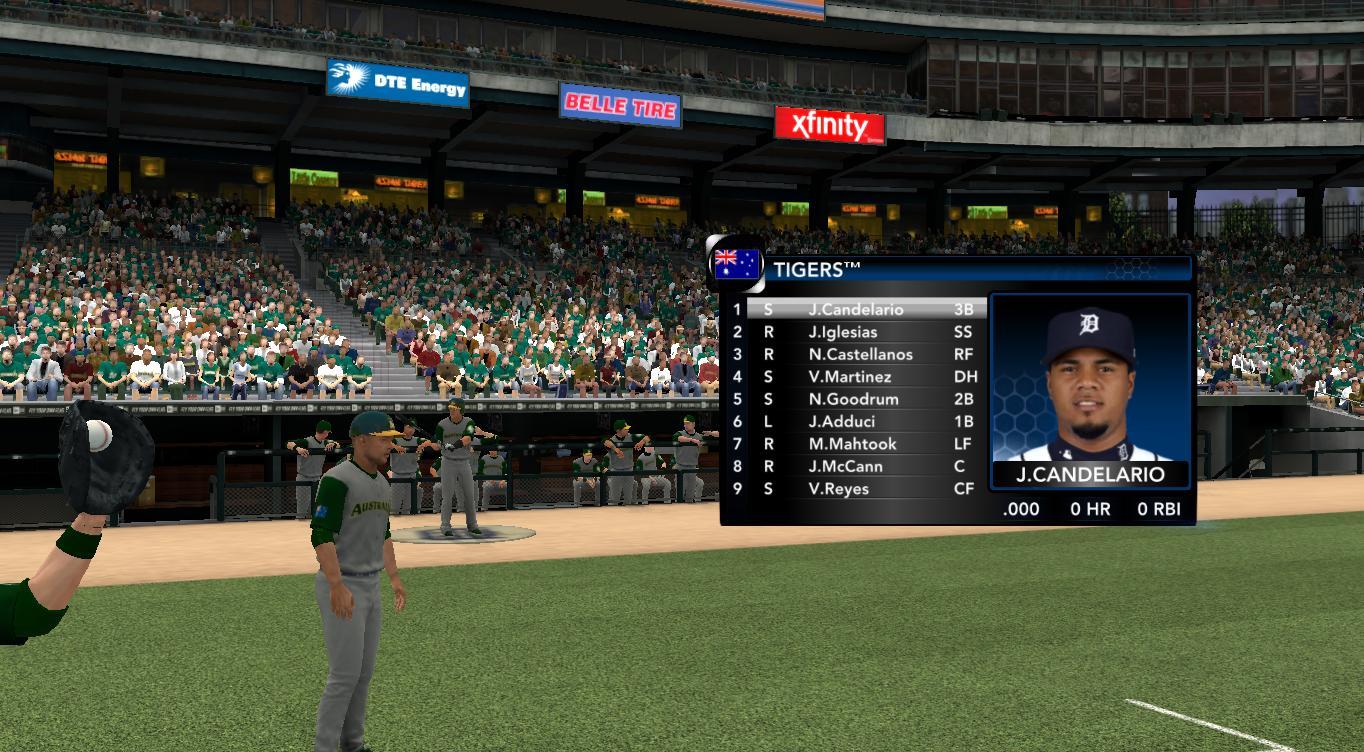
Task: Pick N.Castellanos from the batting order
Action: (x=860, y=354)
